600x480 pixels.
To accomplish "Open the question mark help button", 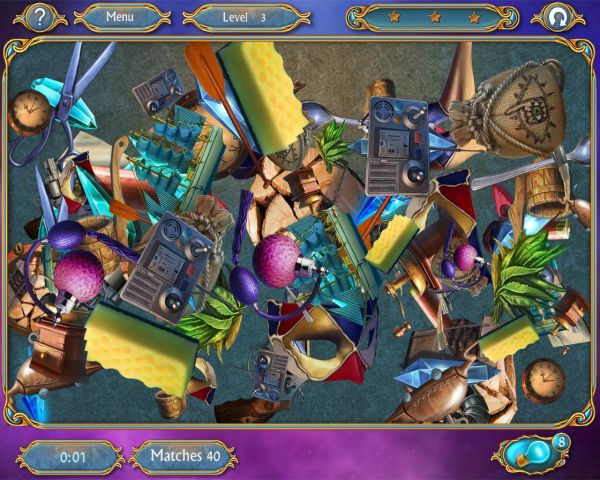I will (x=38, y=17).
